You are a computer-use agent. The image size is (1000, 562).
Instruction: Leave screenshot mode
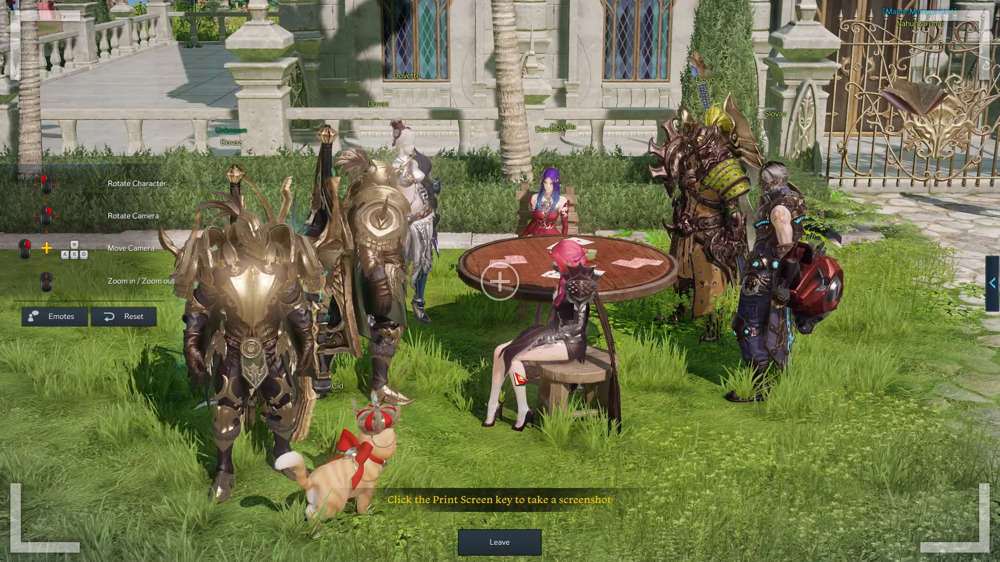[499, 542]
